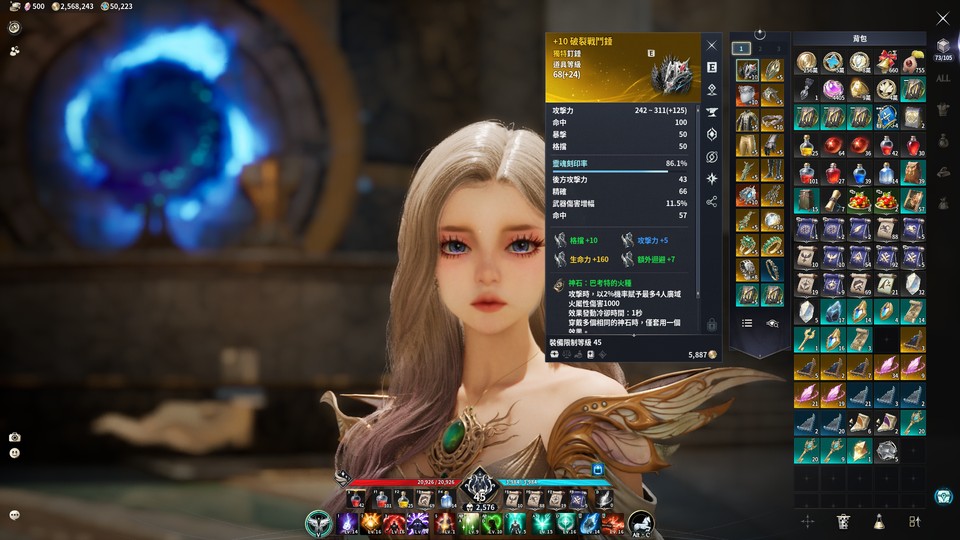Select the equipped weapon slot in equipment column

coord(746,70)
